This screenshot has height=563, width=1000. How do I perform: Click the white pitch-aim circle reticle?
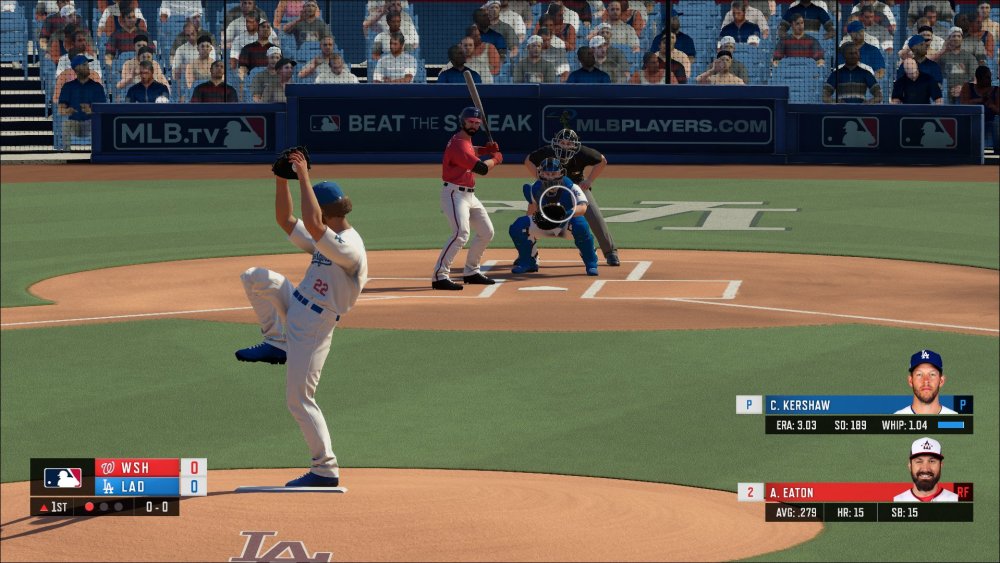coord(558,205)
